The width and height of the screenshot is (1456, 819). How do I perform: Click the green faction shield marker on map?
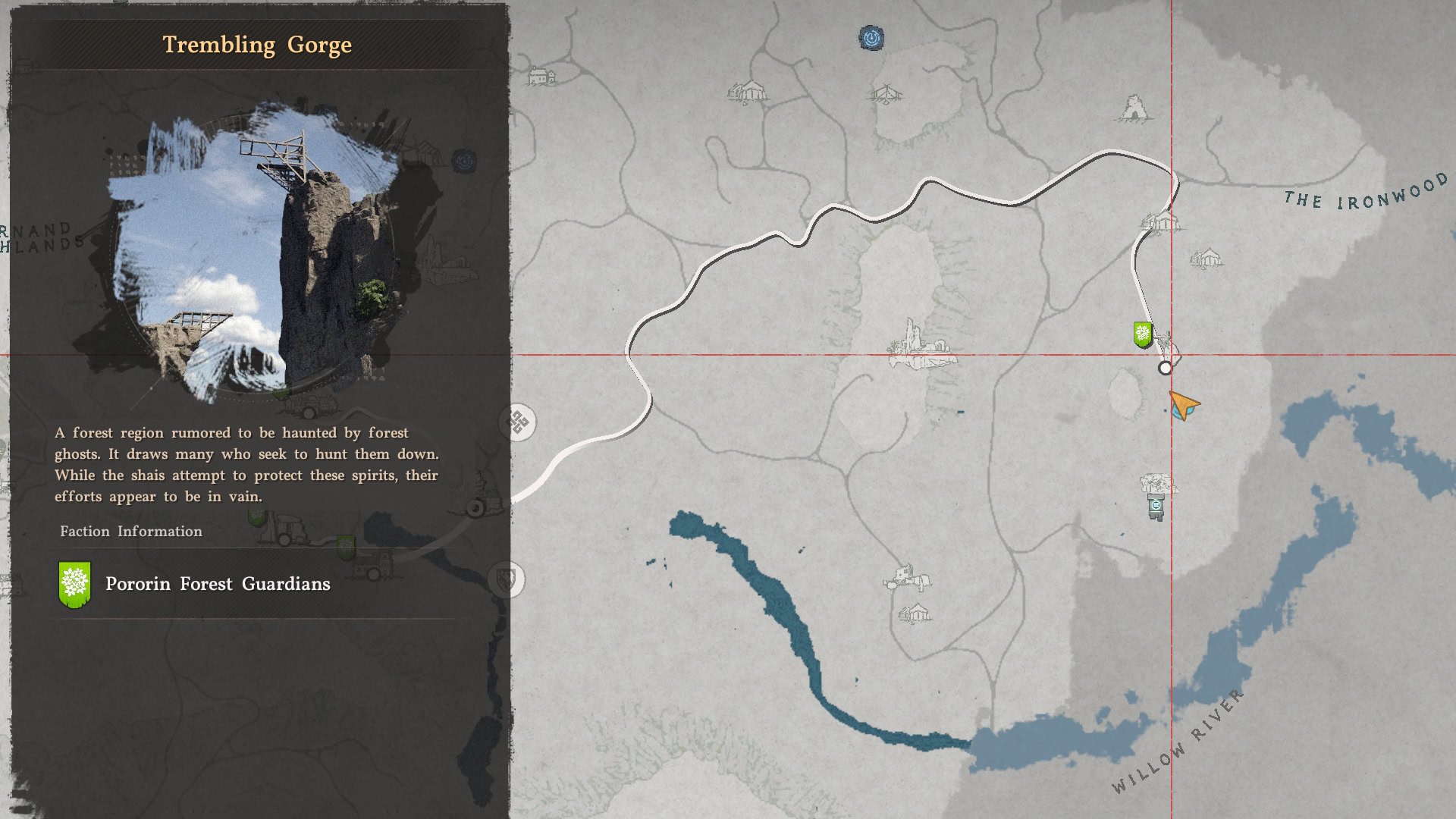coord(1142,334)
